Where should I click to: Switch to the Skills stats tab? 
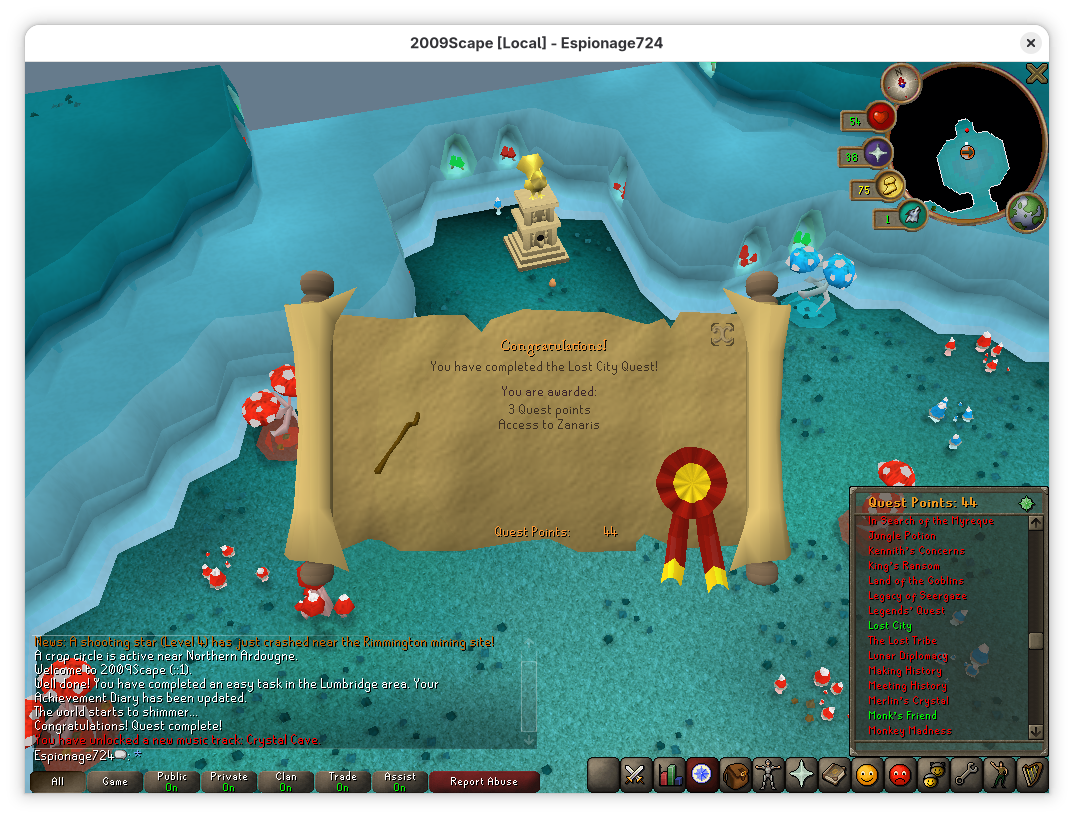pos(668,775)
